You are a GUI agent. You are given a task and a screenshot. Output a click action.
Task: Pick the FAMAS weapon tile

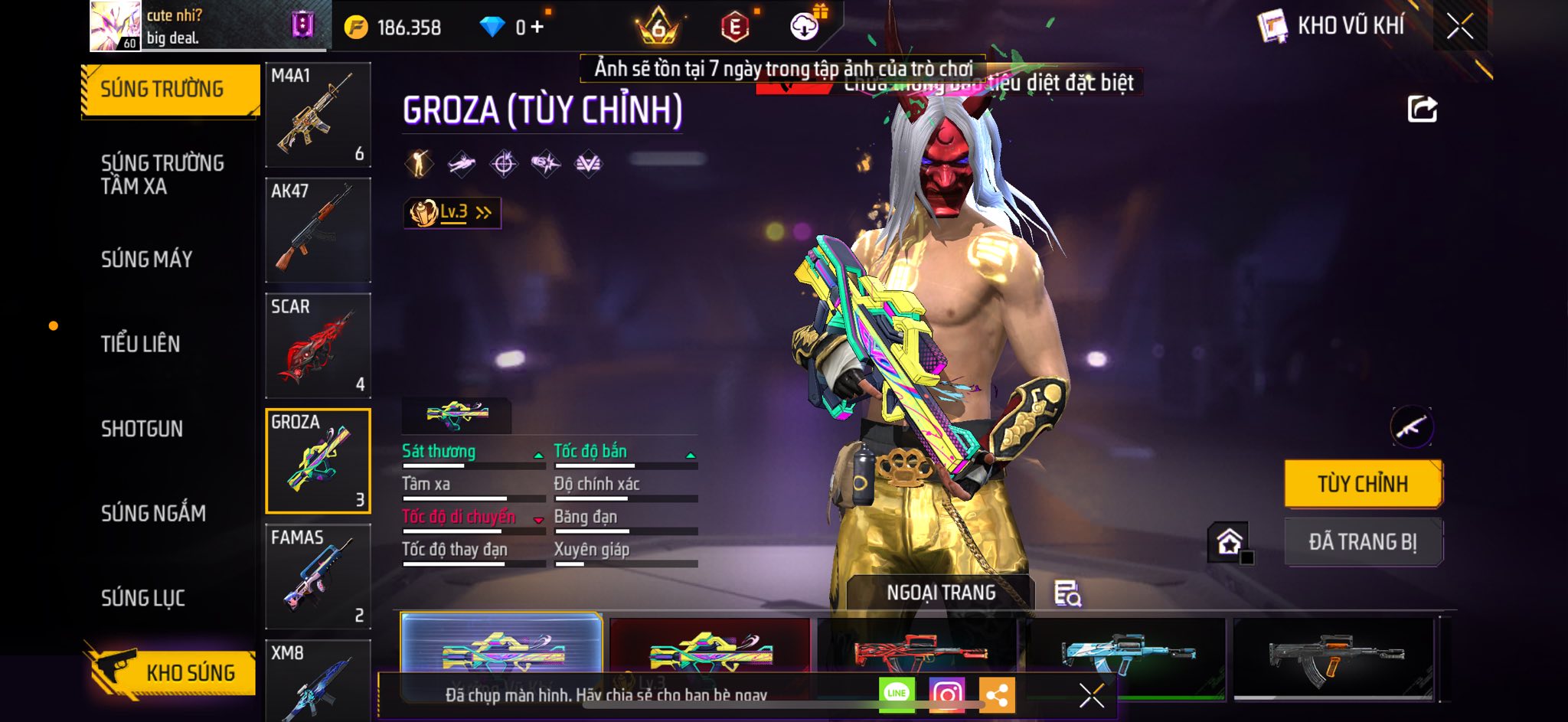click(318, 577)
